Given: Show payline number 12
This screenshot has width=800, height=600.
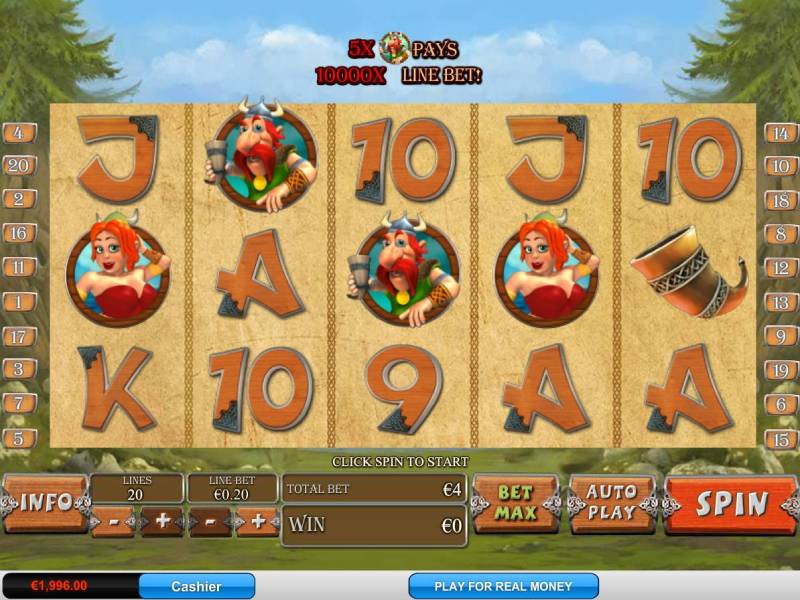Looking at the screenshot, I should (781, 268).
